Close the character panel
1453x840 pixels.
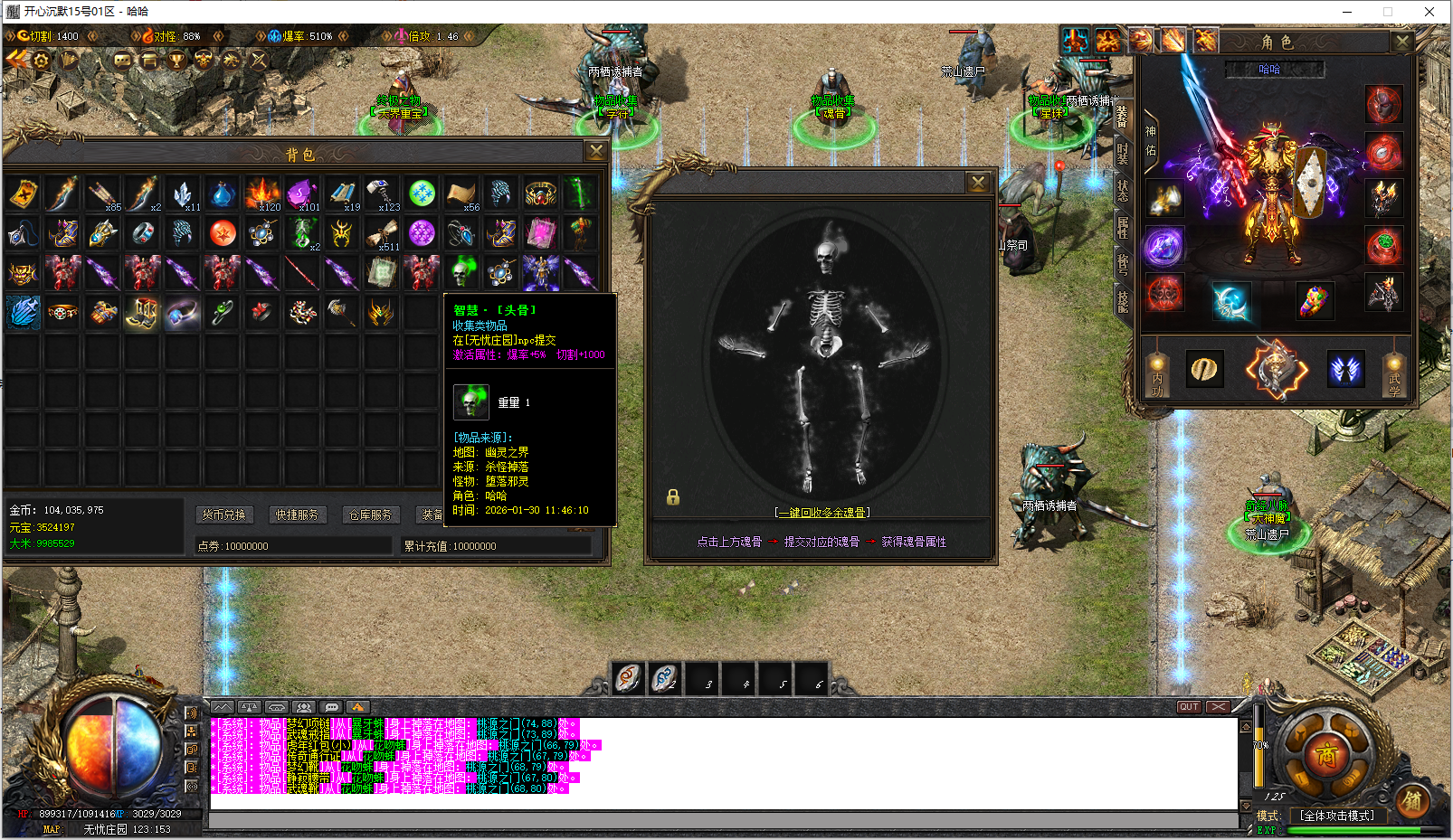pyautogui.click(x=1401, y=42)
